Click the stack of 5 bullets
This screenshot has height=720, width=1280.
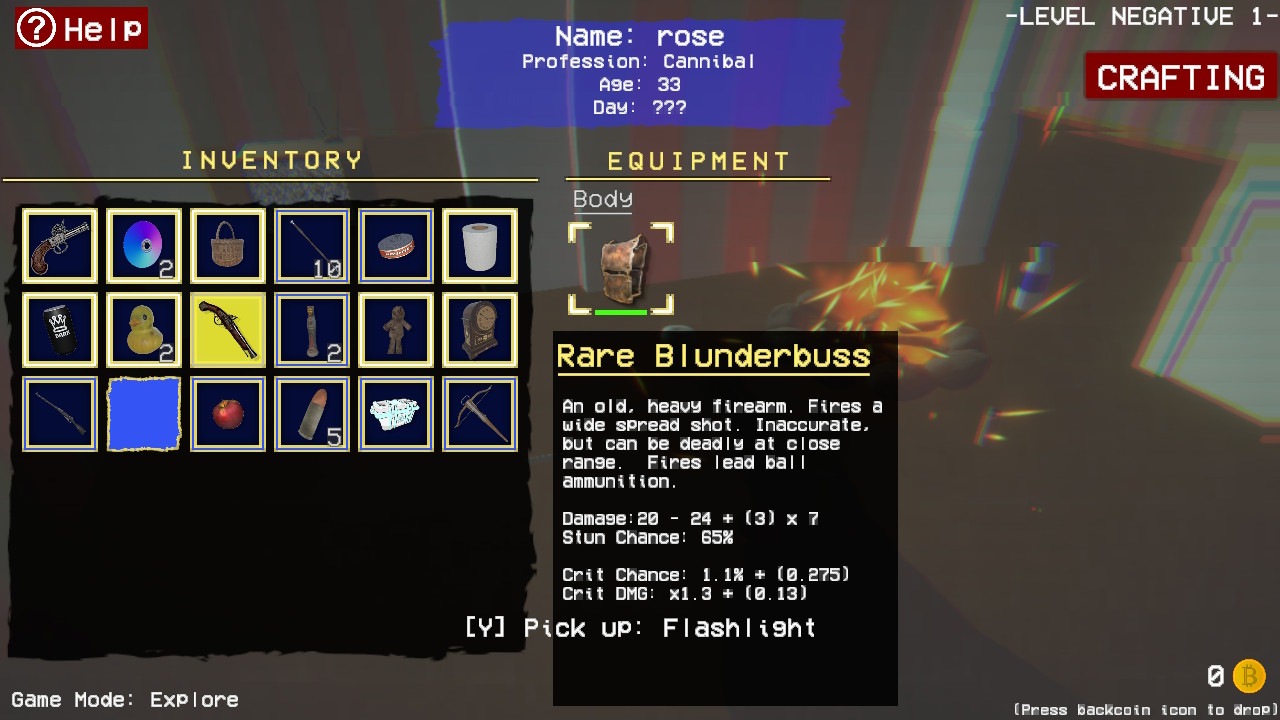311,412
